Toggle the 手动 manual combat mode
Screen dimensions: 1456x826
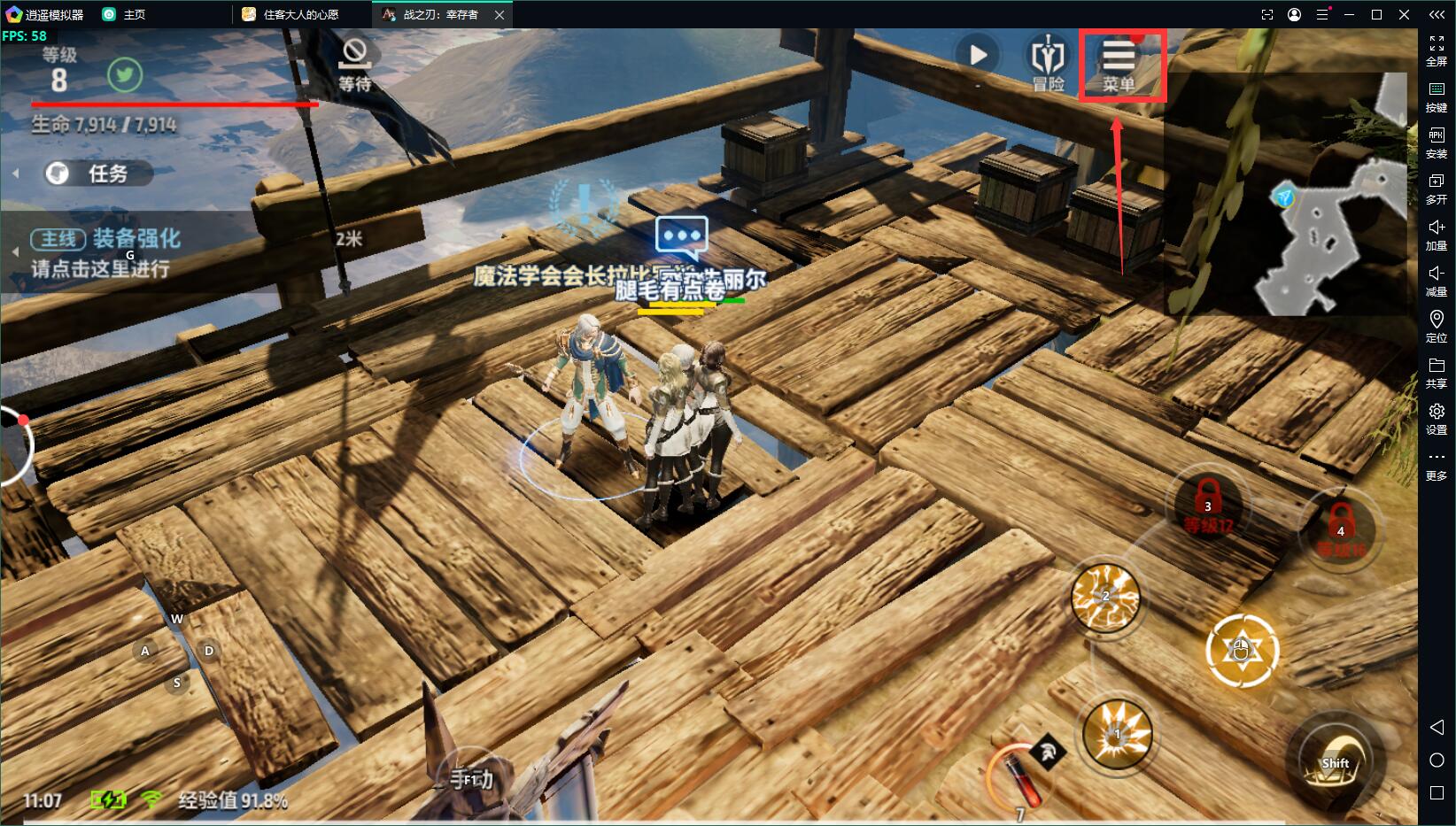(471, 777)
